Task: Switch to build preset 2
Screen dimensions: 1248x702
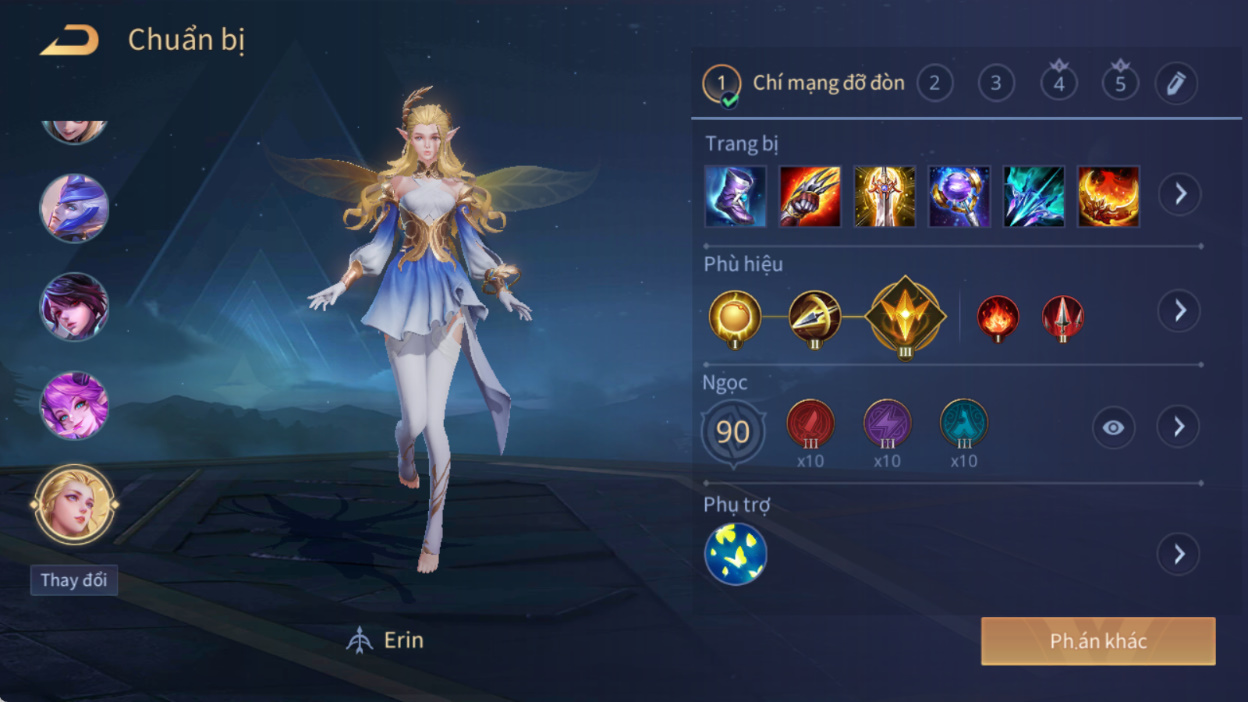Action: (x=934, y=83)
